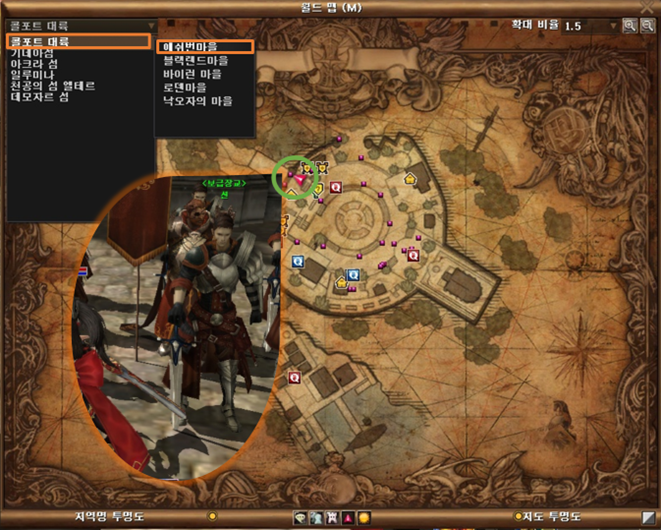Click the 지도 투명도 slider handle
The width and height of the screenshot is (661, 530).
(x=517, y=517)
